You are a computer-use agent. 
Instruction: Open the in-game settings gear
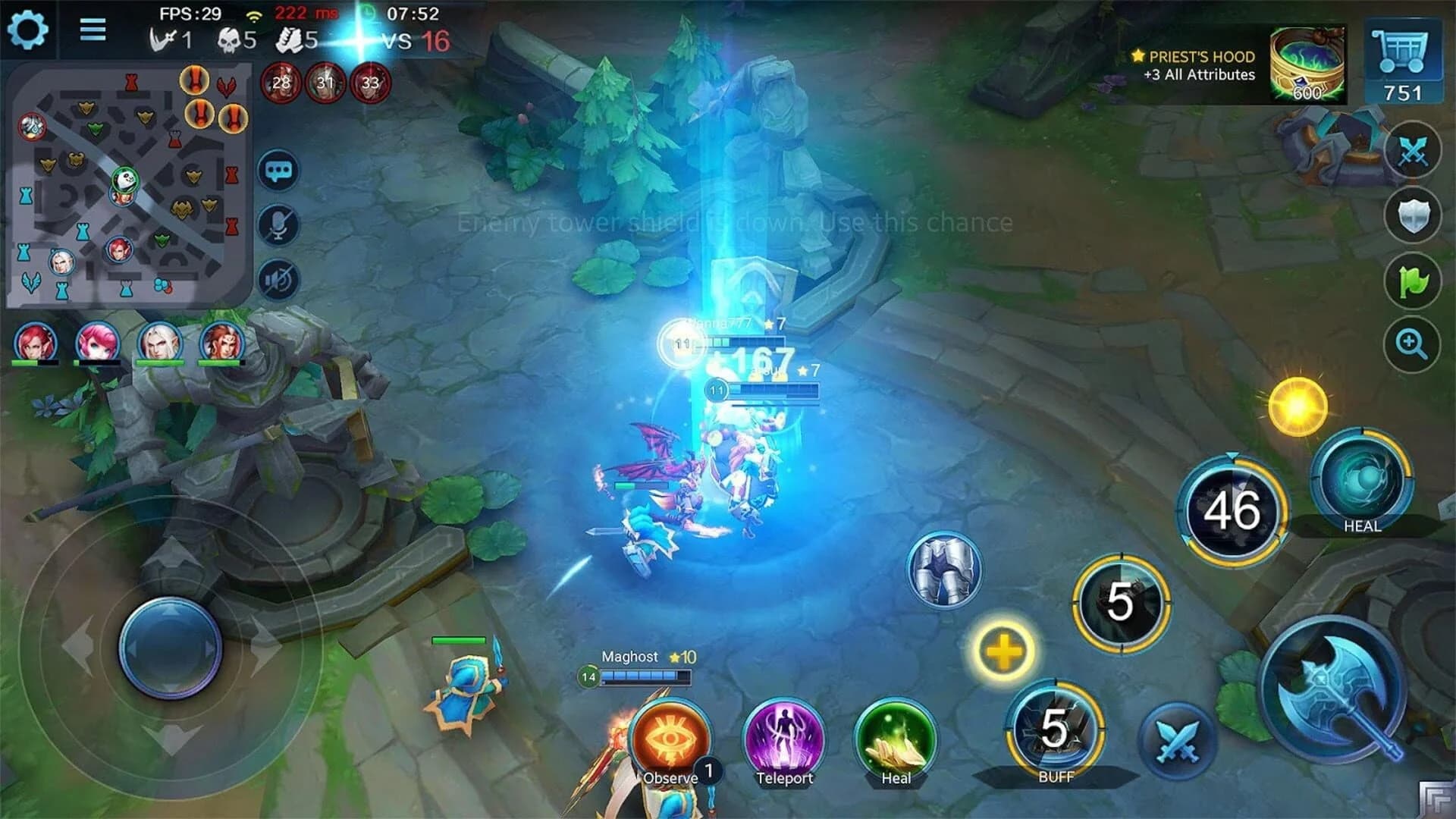[29, 30]
